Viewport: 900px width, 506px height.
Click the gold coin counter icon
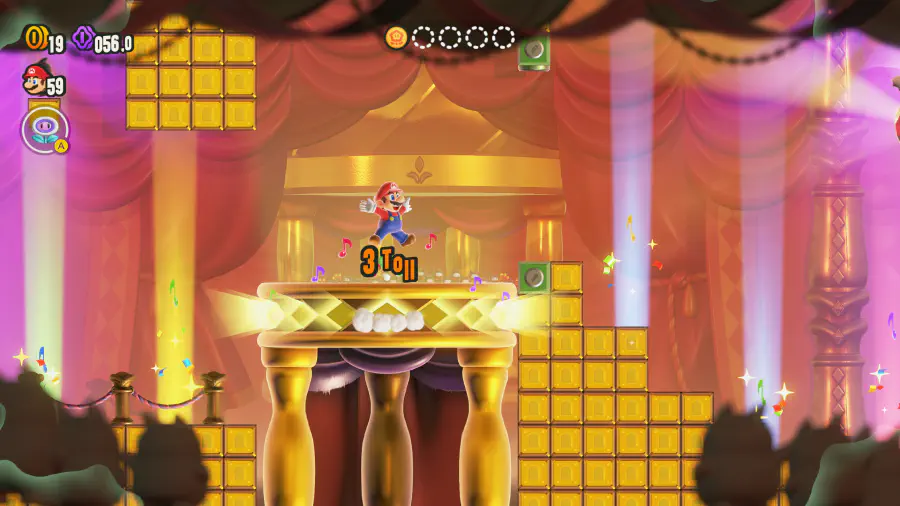pos(35,39)
